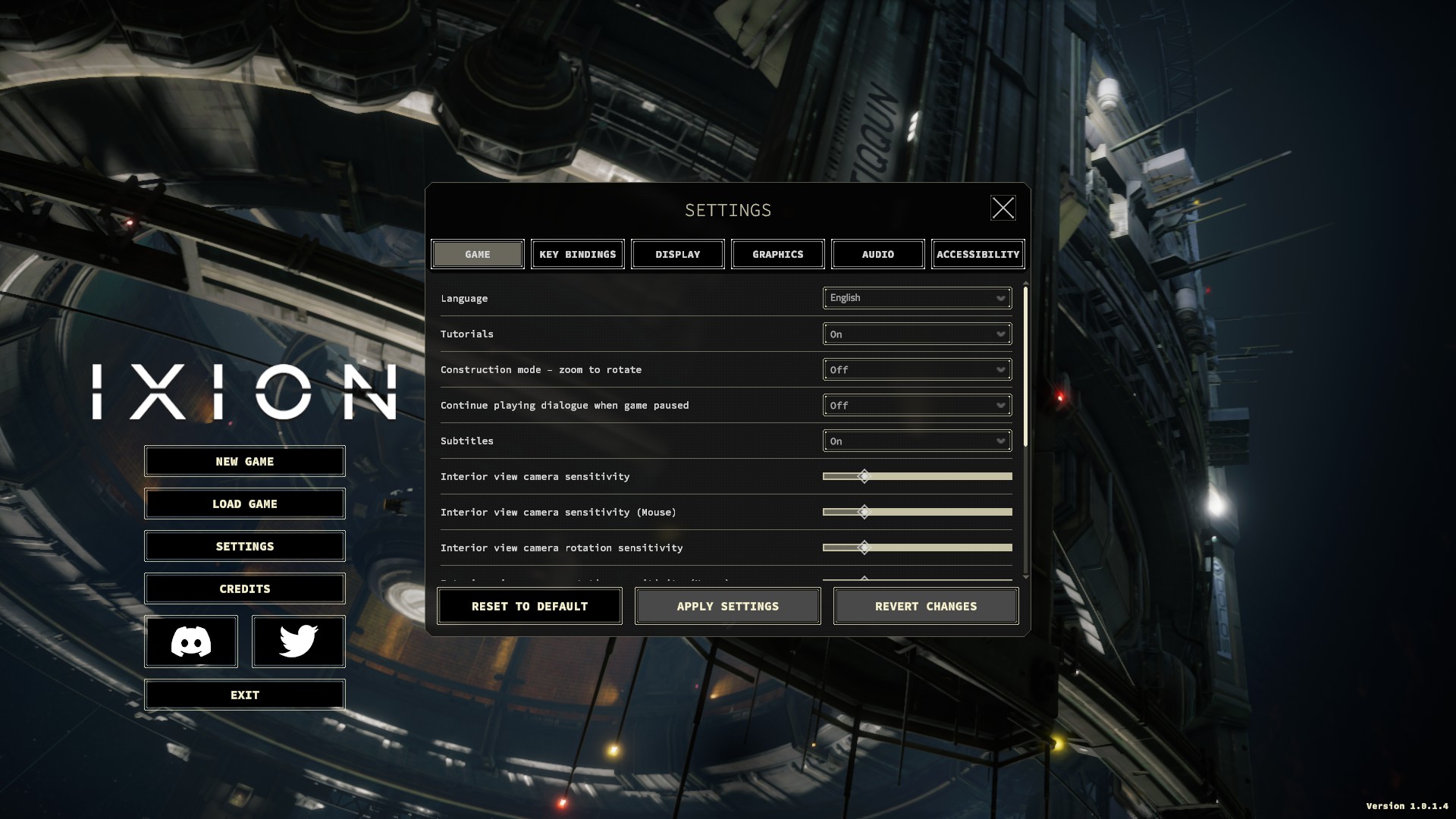1456x819 pixels.
Task: Start a New Game
Action: (244, 461)
